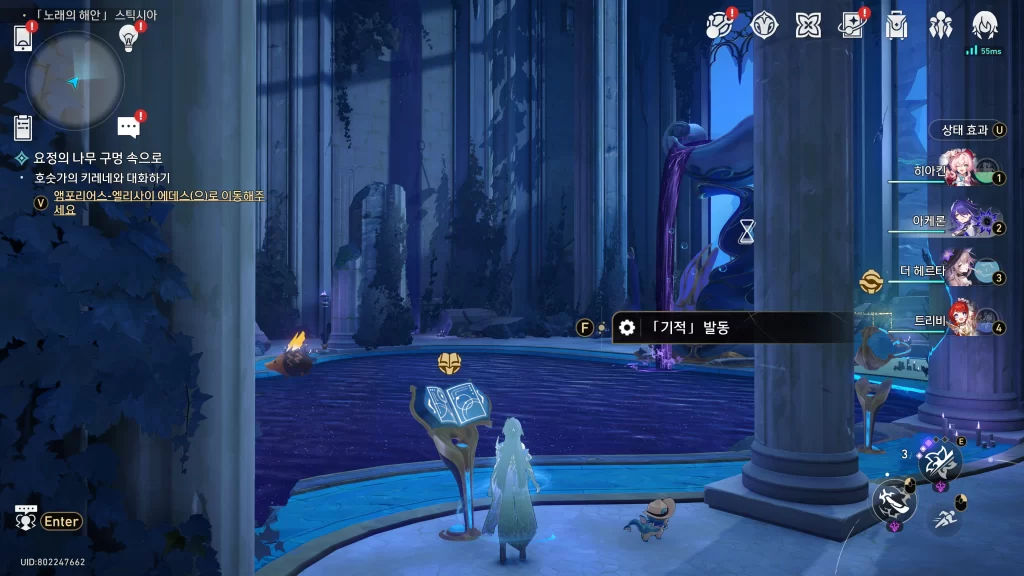Screen dimensions: 1024x576
Task: Open the team setup icon of three figures
Action: click(941, 25)
